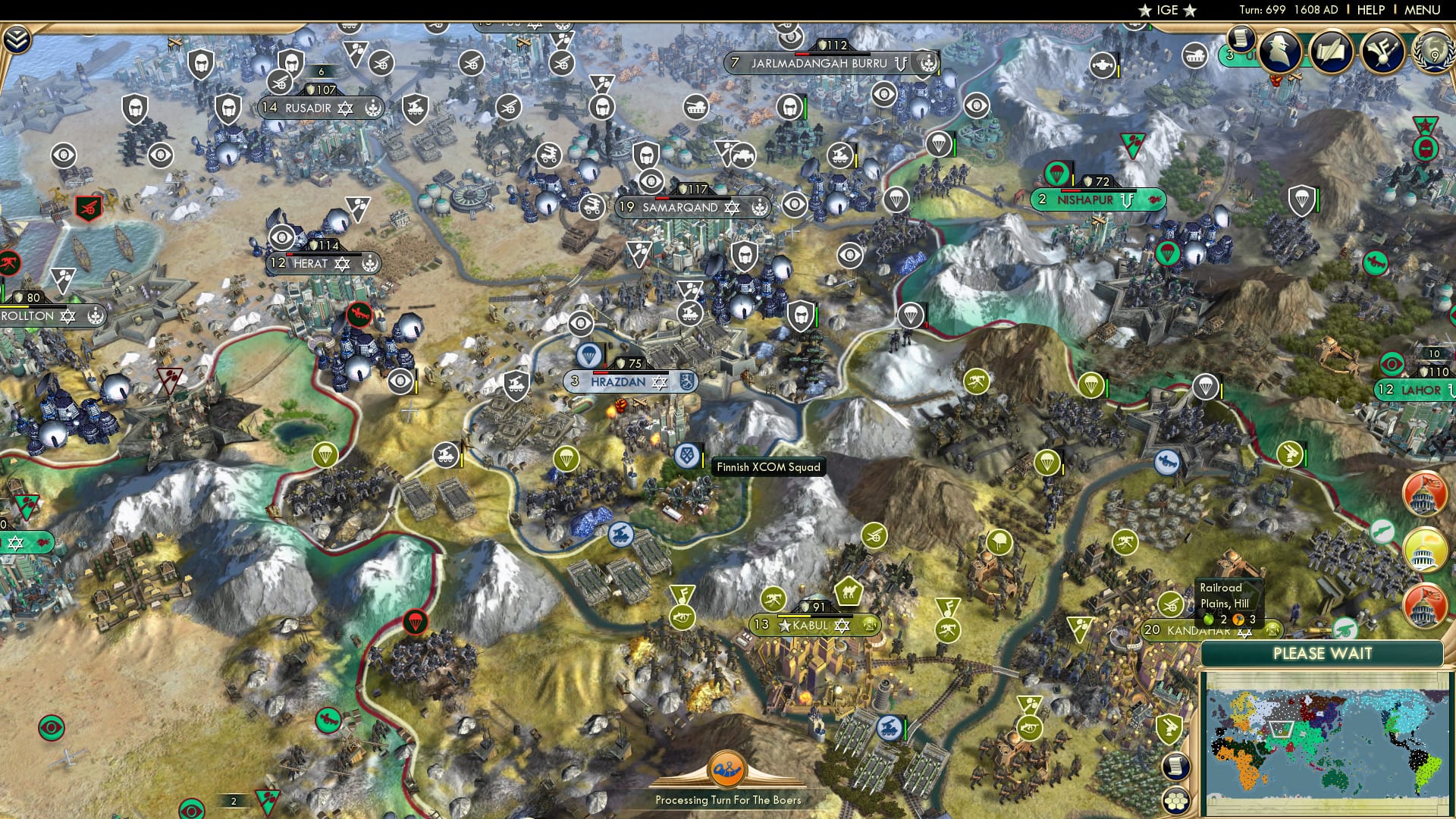Click the PLEASE WAIT banner
The width and height of the screenshot is (1456, 819).
coord(1325,652)
